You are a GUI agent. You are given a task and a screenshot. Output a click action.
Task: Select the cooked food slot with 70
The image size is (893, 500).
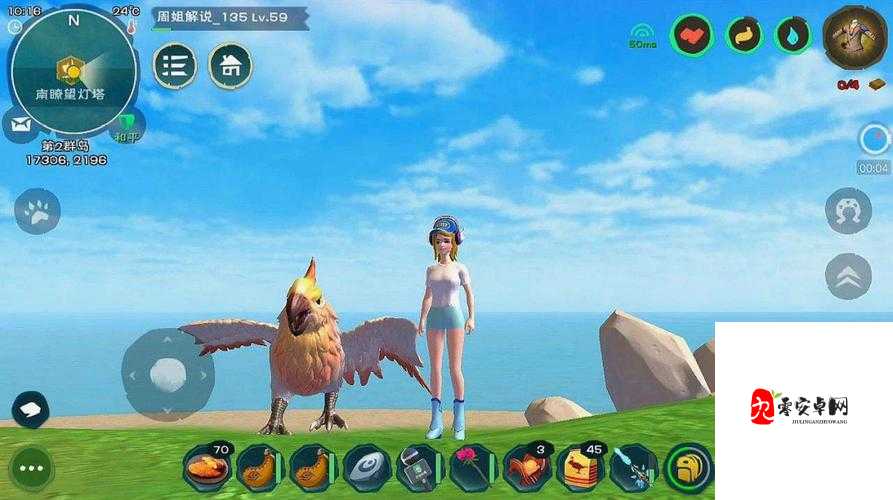pyautogui.click(x=207, y=467)
